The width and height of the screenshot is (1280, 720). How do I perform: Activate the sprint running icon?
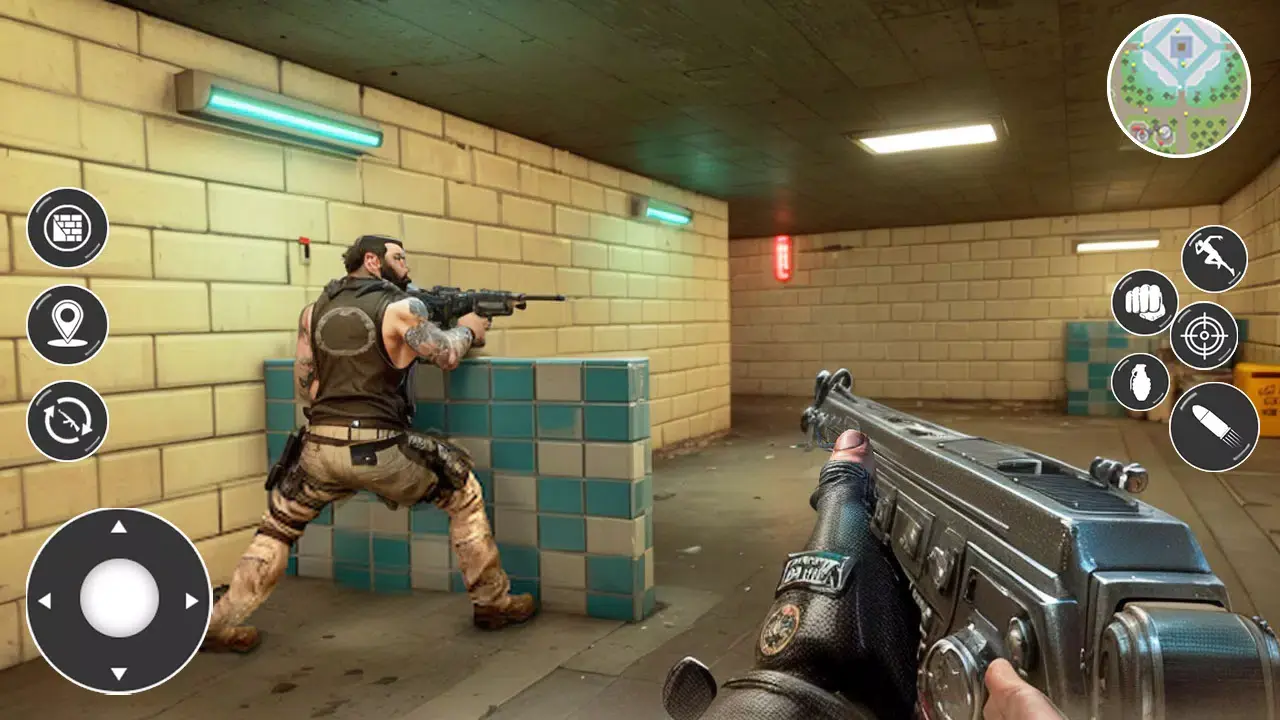coord(1213,258)
